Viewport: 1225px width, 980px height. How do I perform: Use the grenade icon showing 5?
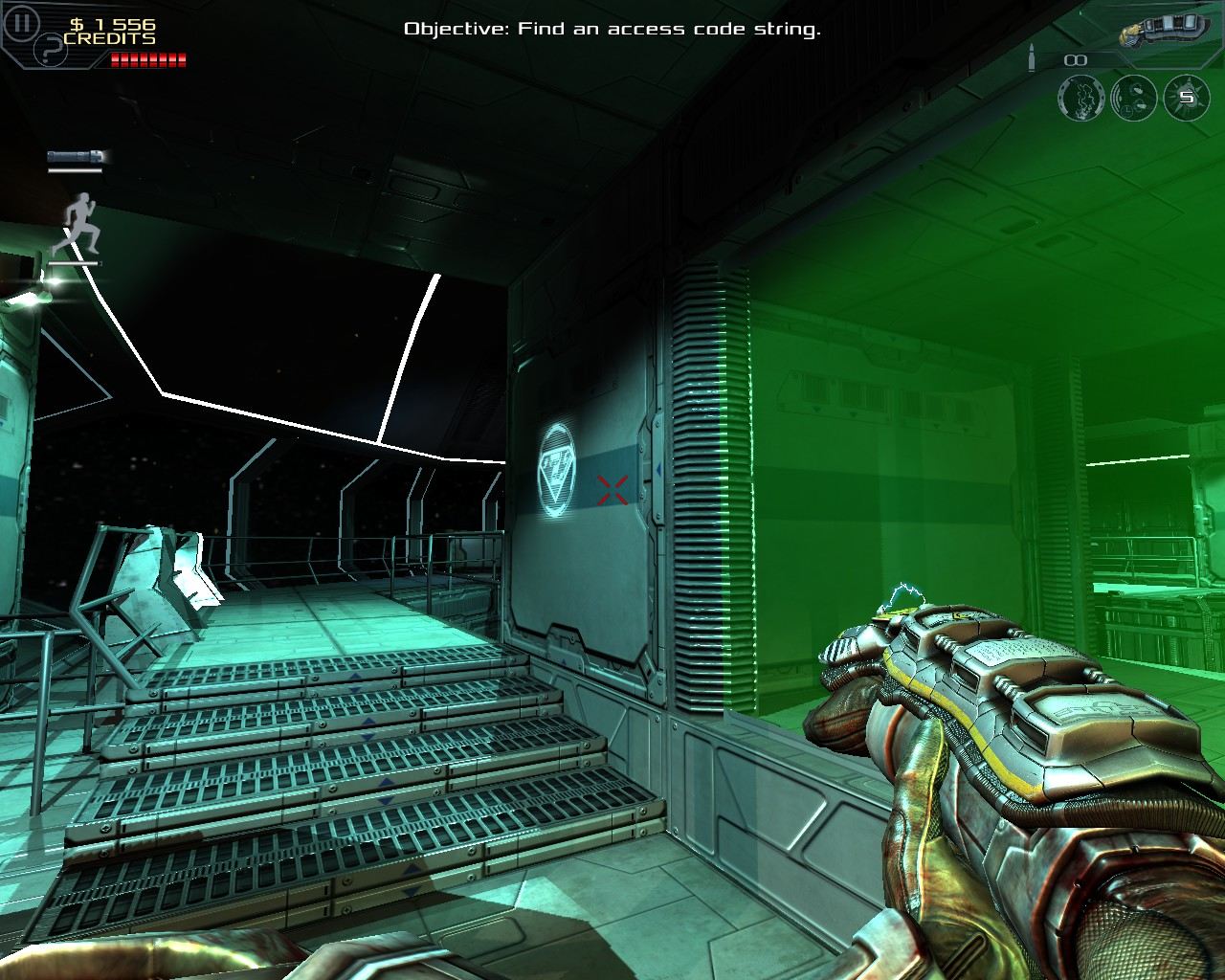tap(1190, 100)
